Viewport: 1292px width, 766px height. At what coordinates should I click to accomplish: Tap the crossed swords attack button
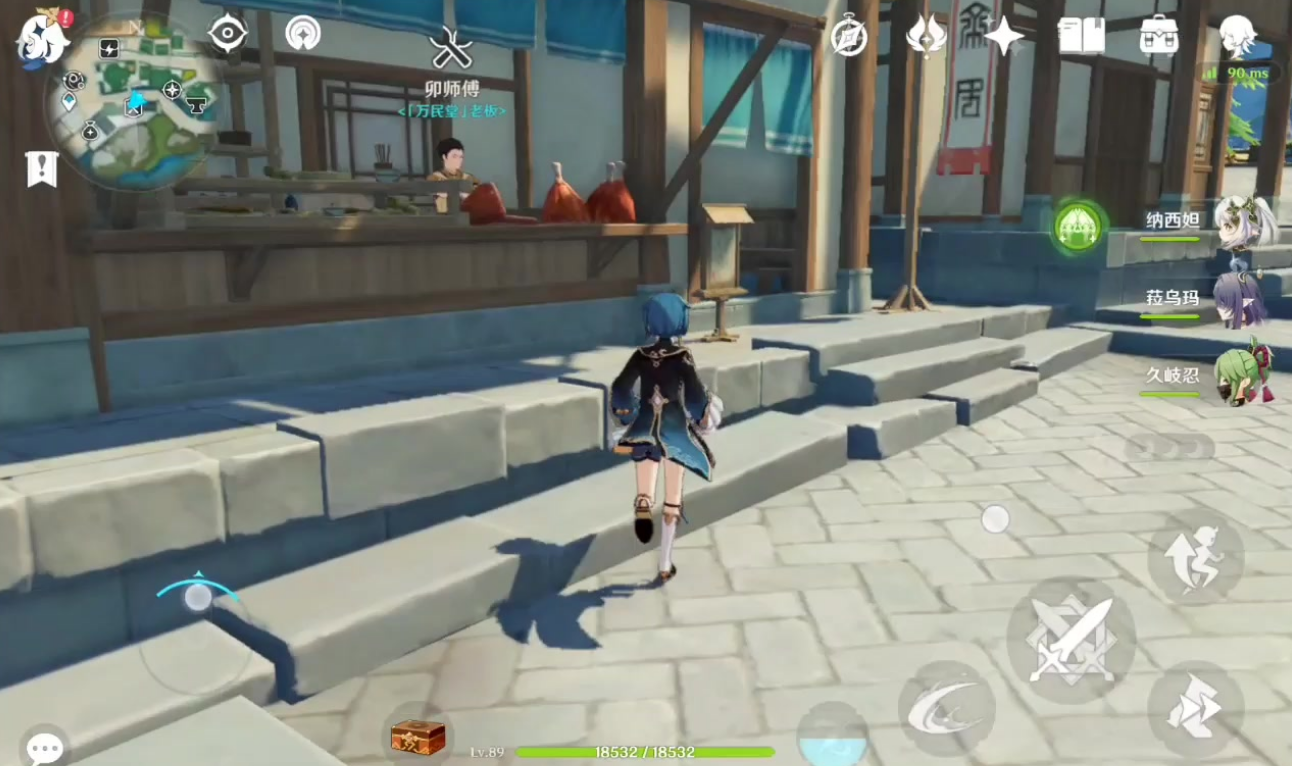tap(1071, 640)
